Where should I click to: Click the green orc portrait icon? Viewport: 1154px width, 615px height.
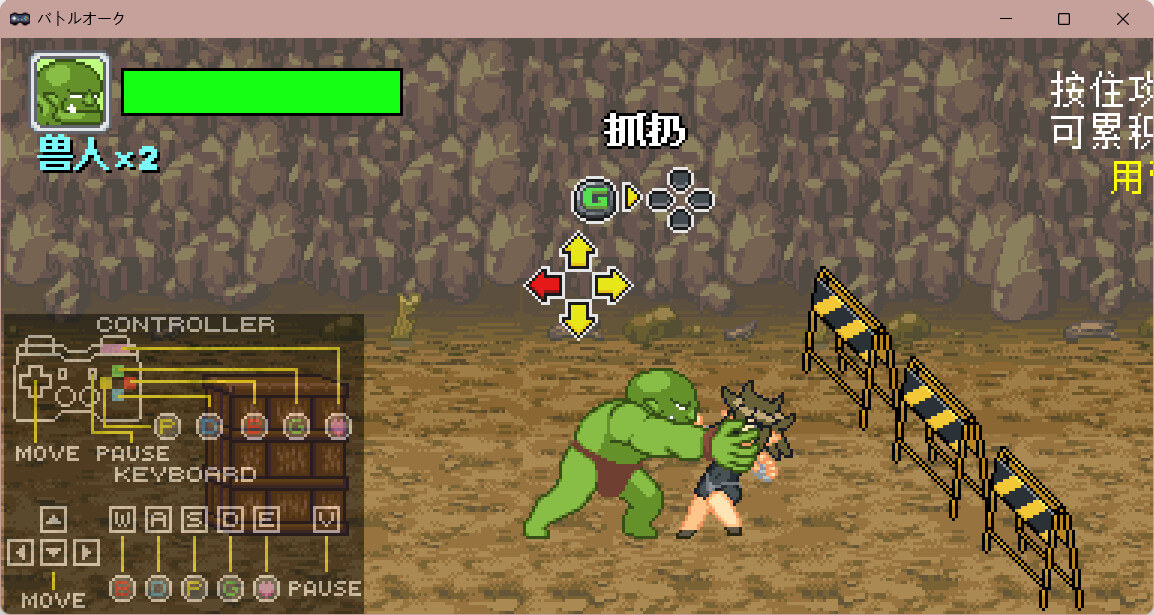[70, 92]
